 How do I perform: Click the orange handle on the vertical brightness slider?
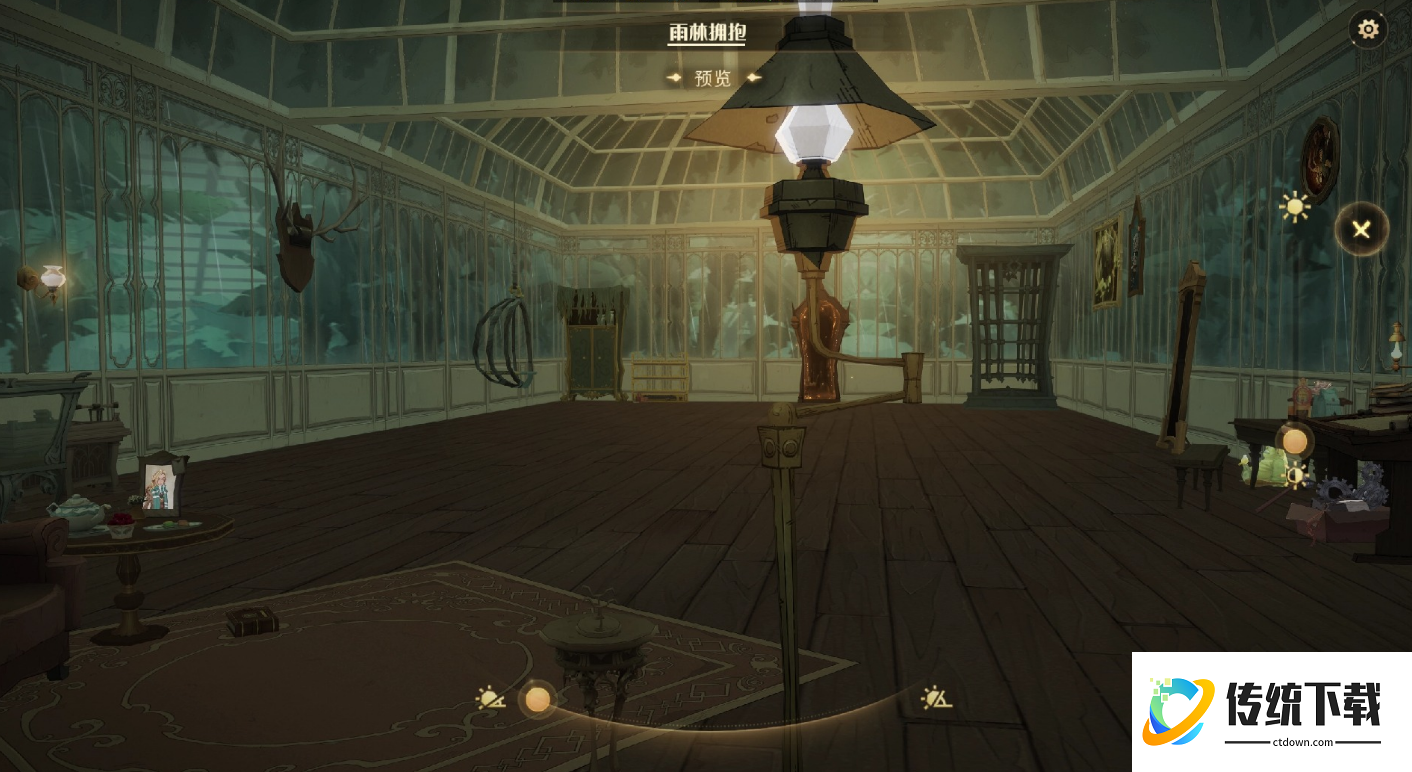pyautogui.click(x=1295, y=441)
